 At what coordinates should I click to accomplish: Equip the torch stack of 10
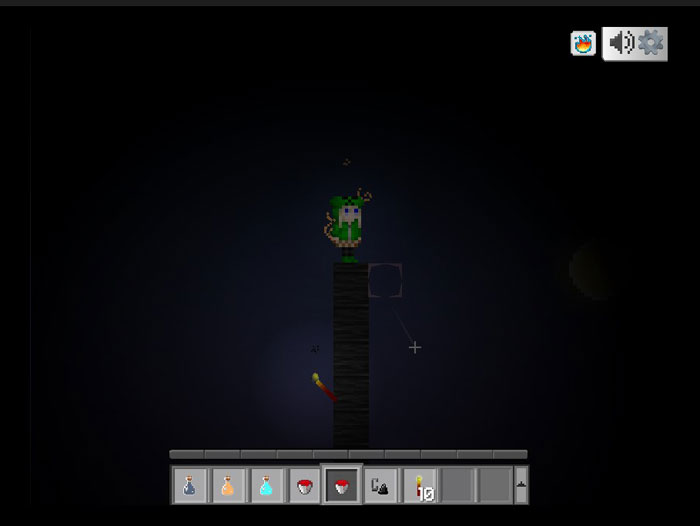coord(418,486)
